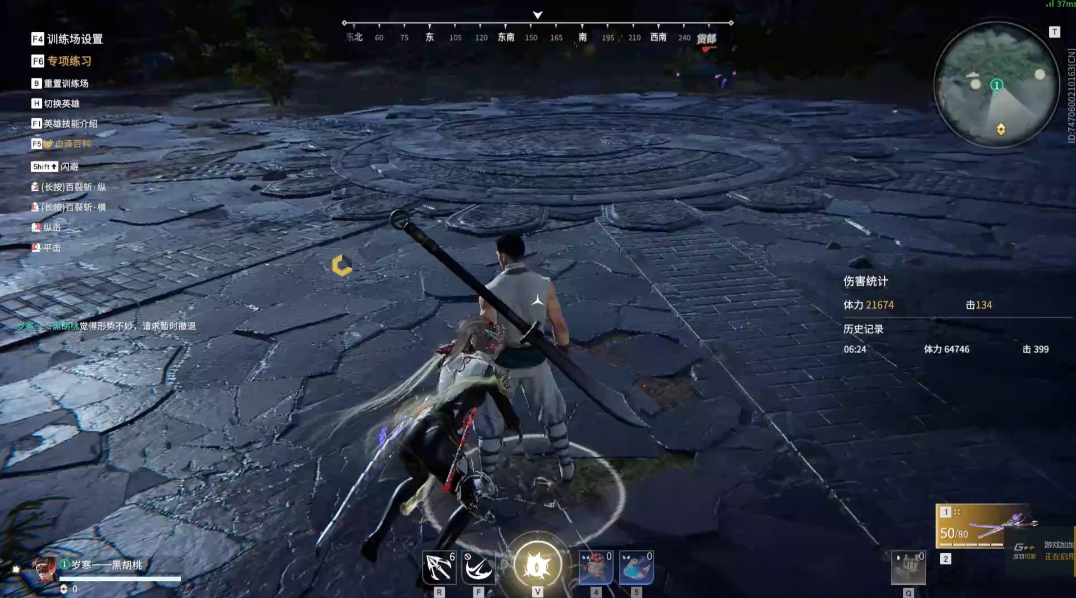Activate the grappling hook skill icon
Image resolution: width=1076 pixels, height=598 pixels.
coord(439,567)
